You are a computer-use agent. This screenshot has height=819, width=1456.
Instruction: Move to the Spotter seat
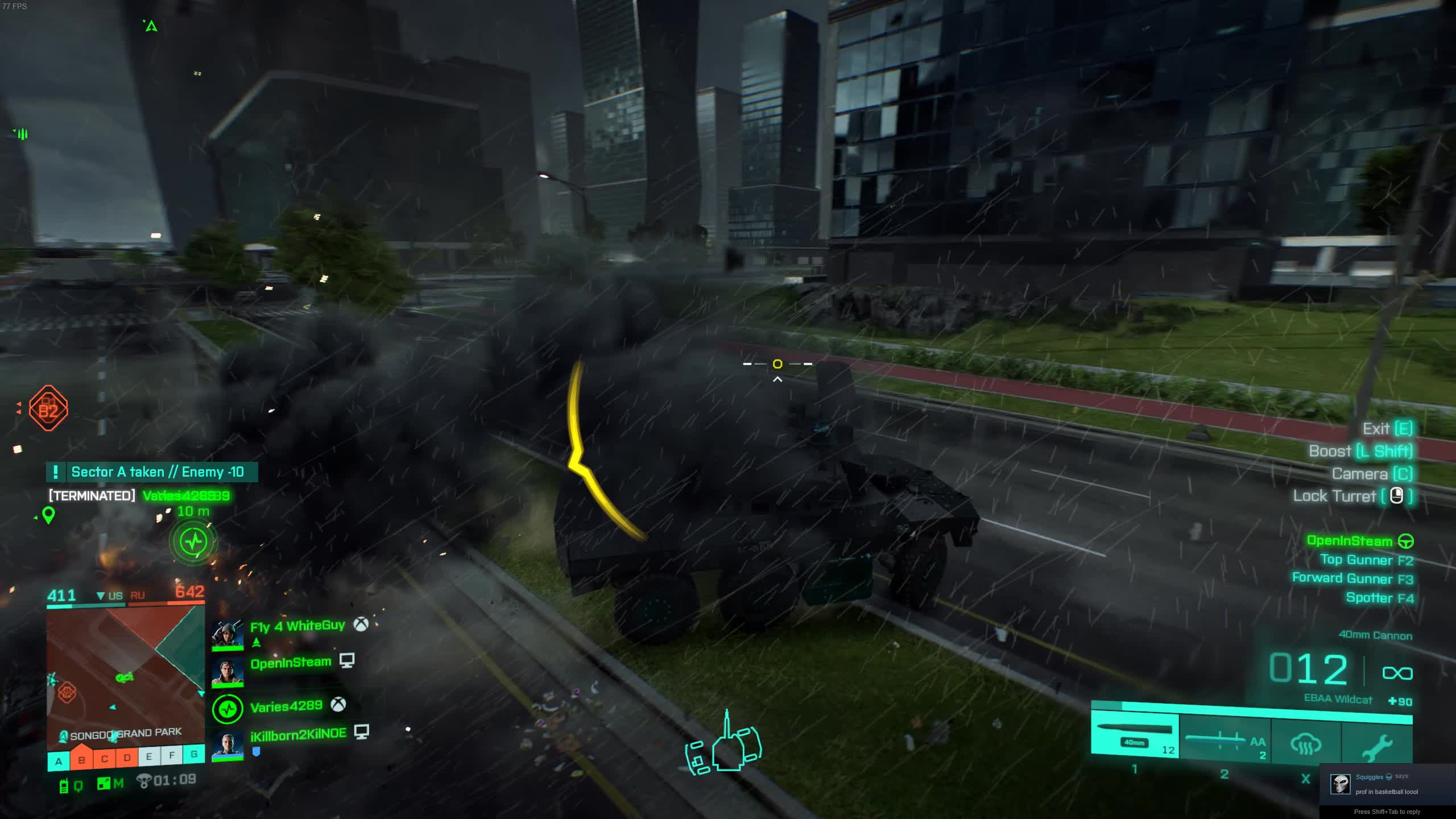1379,598
